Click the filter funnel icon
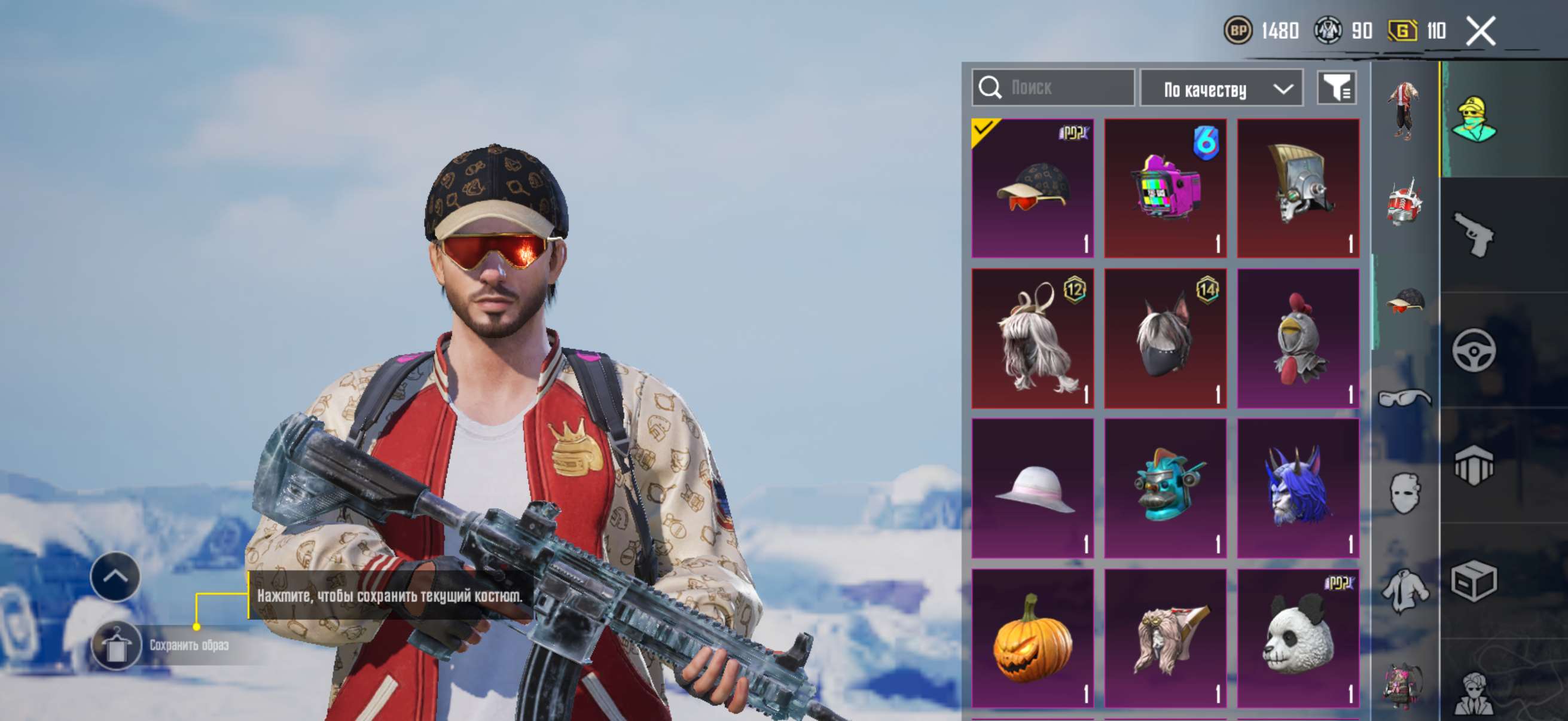Viewport: 1568px width, 721px height. pos(1338,88)
